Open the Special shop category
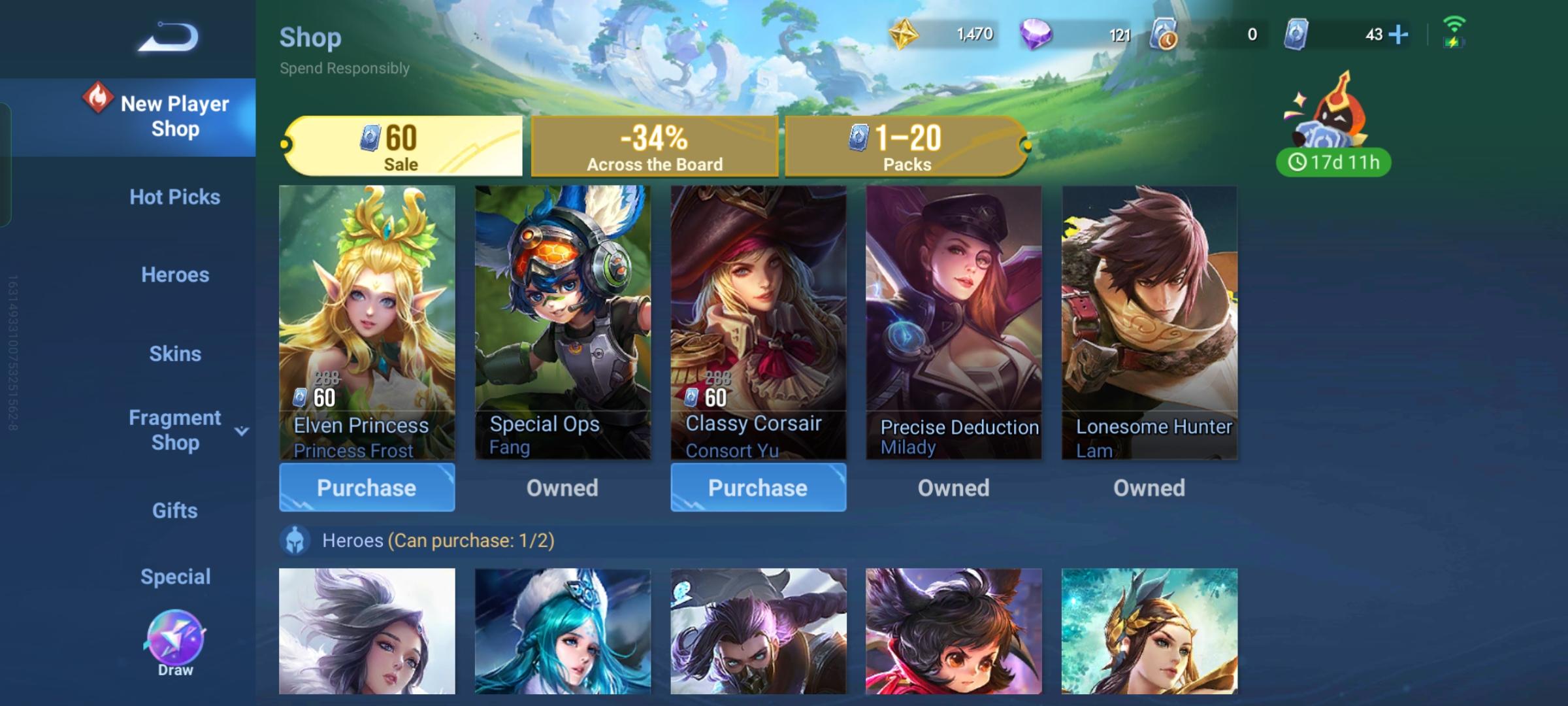Viewport: 1568px width, 706px height. pyautogui.click(x=174, y=576)
